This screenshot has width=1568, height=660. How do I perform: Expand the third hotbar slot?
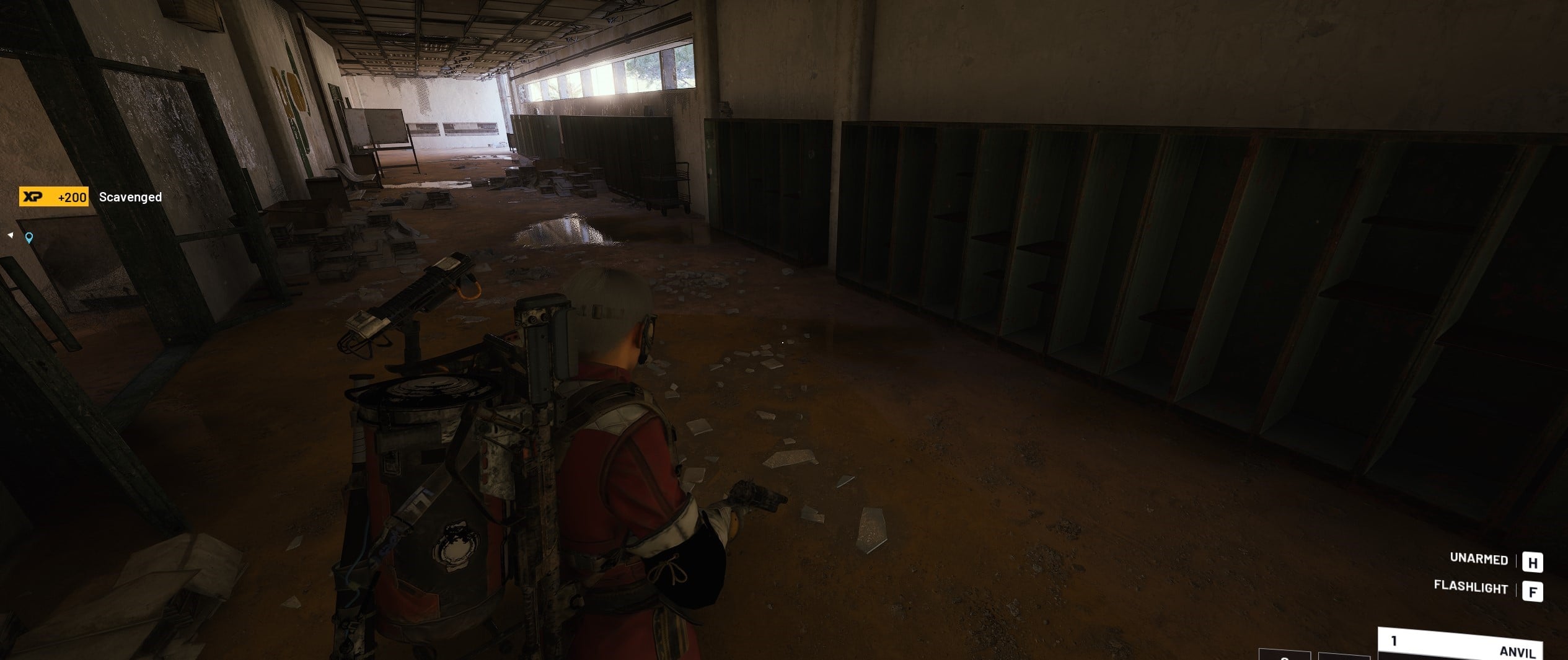pyautogui.click(x=1344, y=658)
